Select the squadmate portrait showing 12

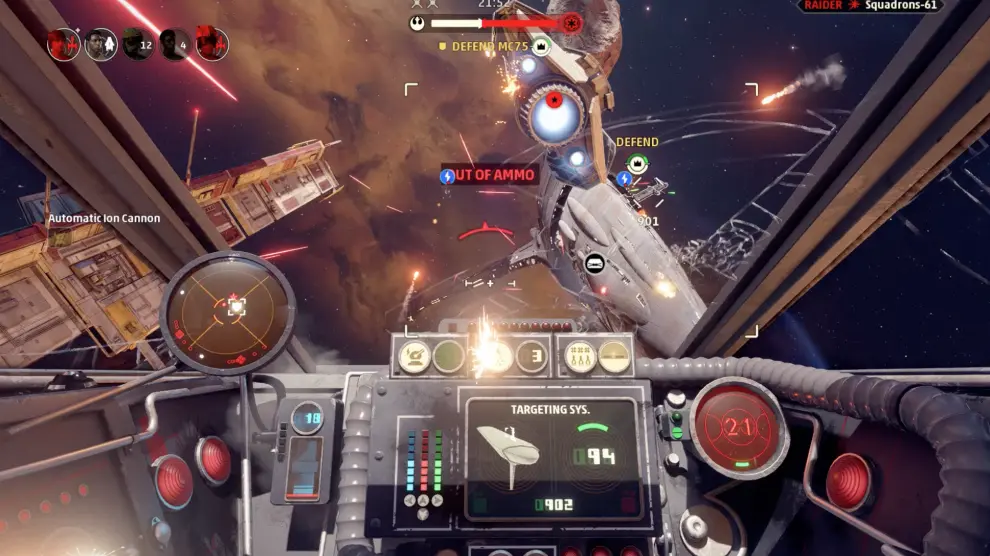click(x=137, y=44)
